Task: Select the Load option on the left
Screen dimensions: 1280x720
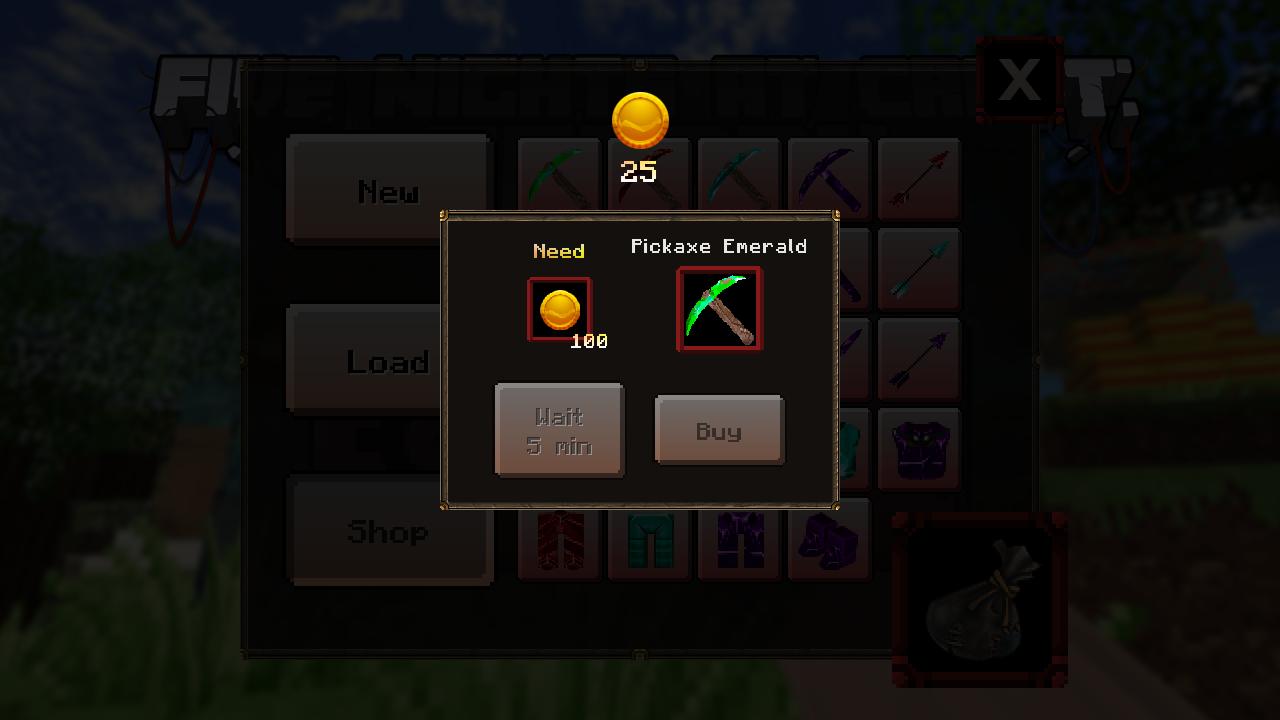Action: [388, 362]
